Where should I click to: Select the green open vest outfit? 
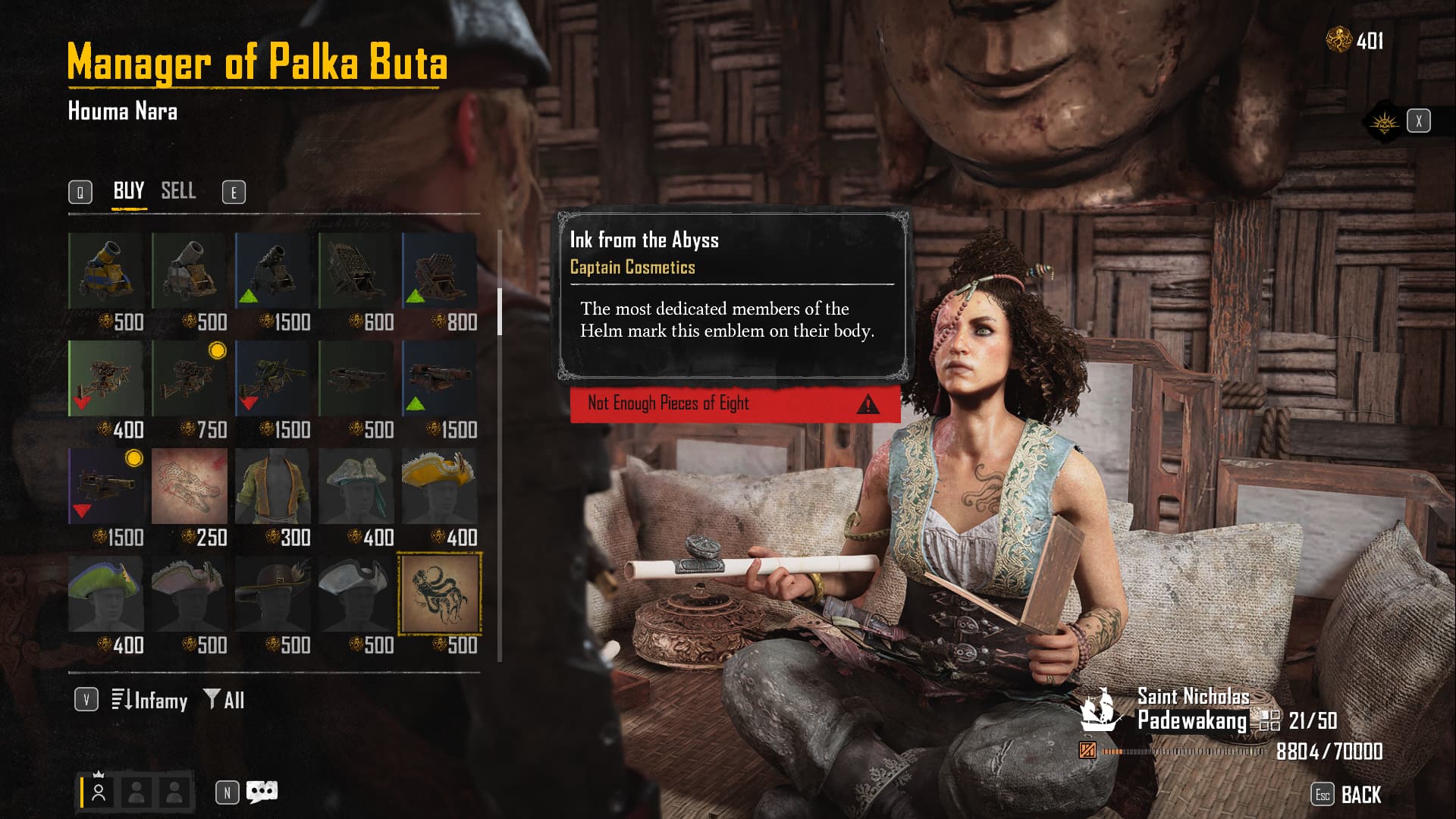pos(273,486)
